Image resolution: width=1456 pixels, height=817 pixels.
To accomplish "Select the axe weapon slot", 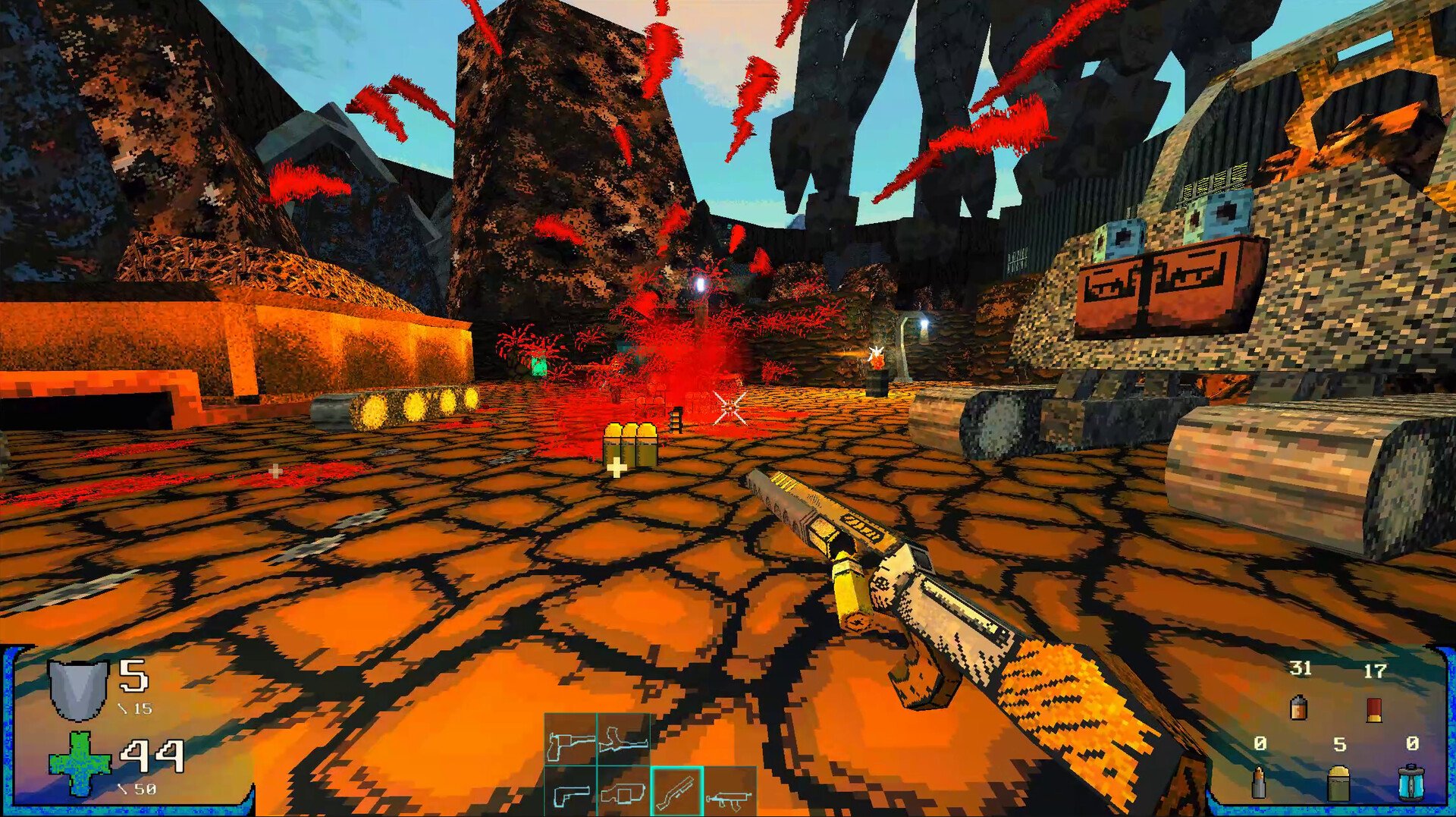I will click(x=570, y=740).
